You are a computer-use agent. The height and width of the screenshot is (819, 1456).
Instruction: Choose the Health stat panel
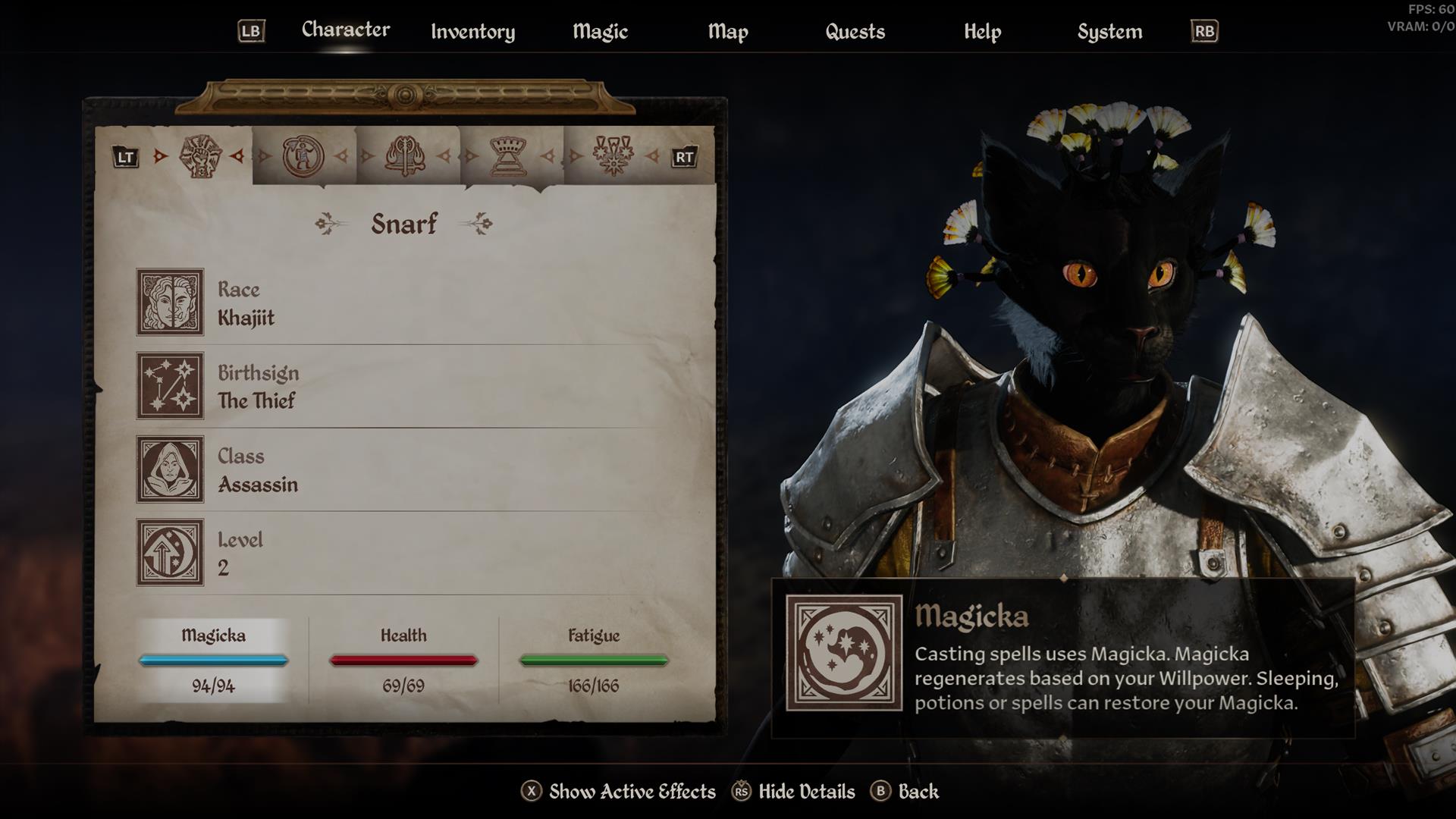coord(403,660)
